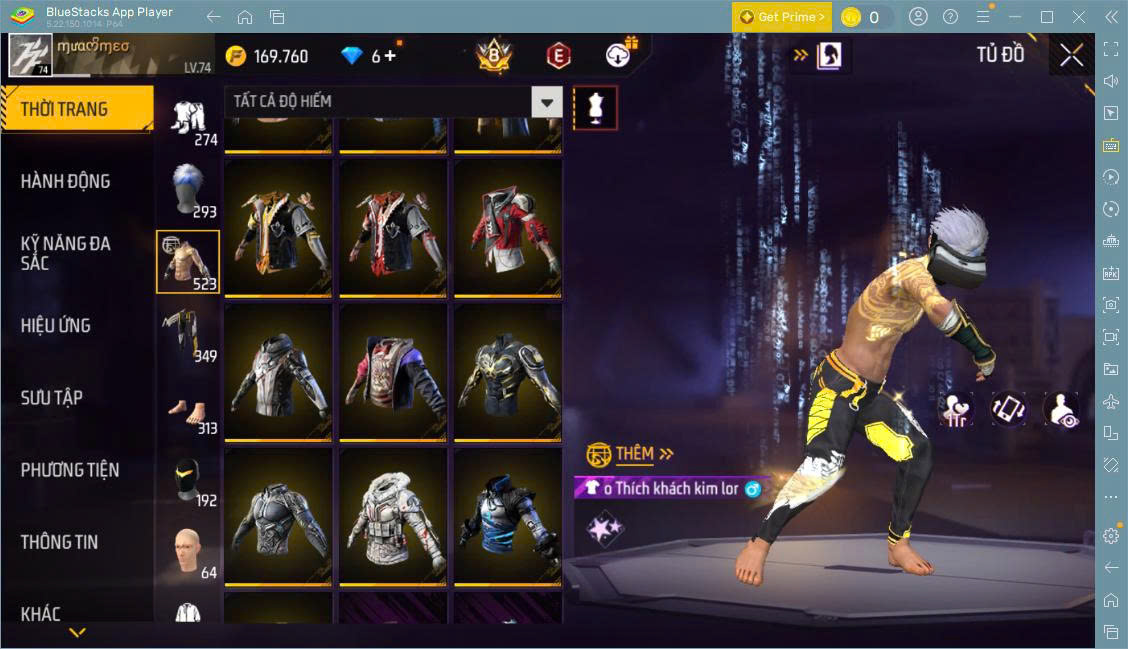Select the red and white hooded jacket
The height and width of the screenshot is (649, 1128).
tap(507, 228)
